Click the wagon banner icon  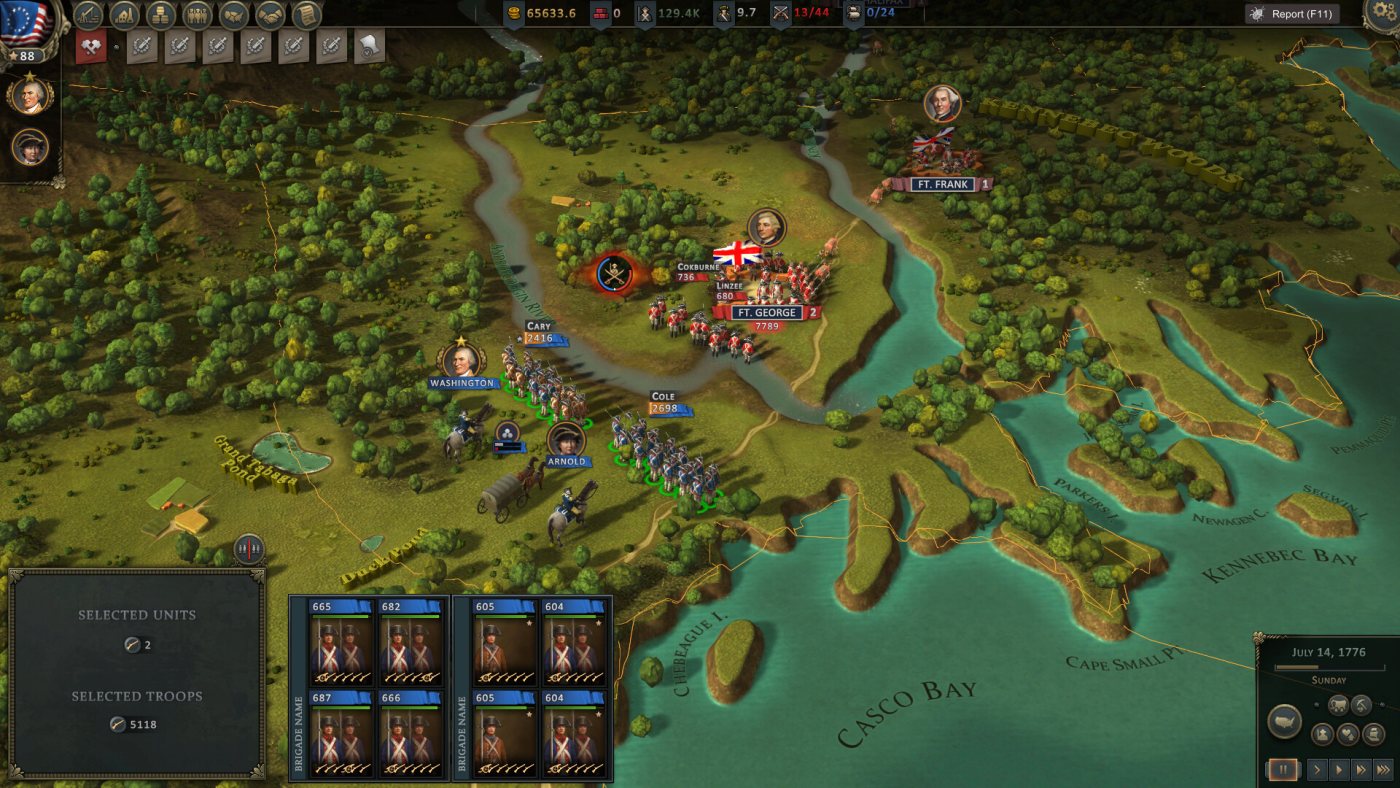tap(369, 46)
